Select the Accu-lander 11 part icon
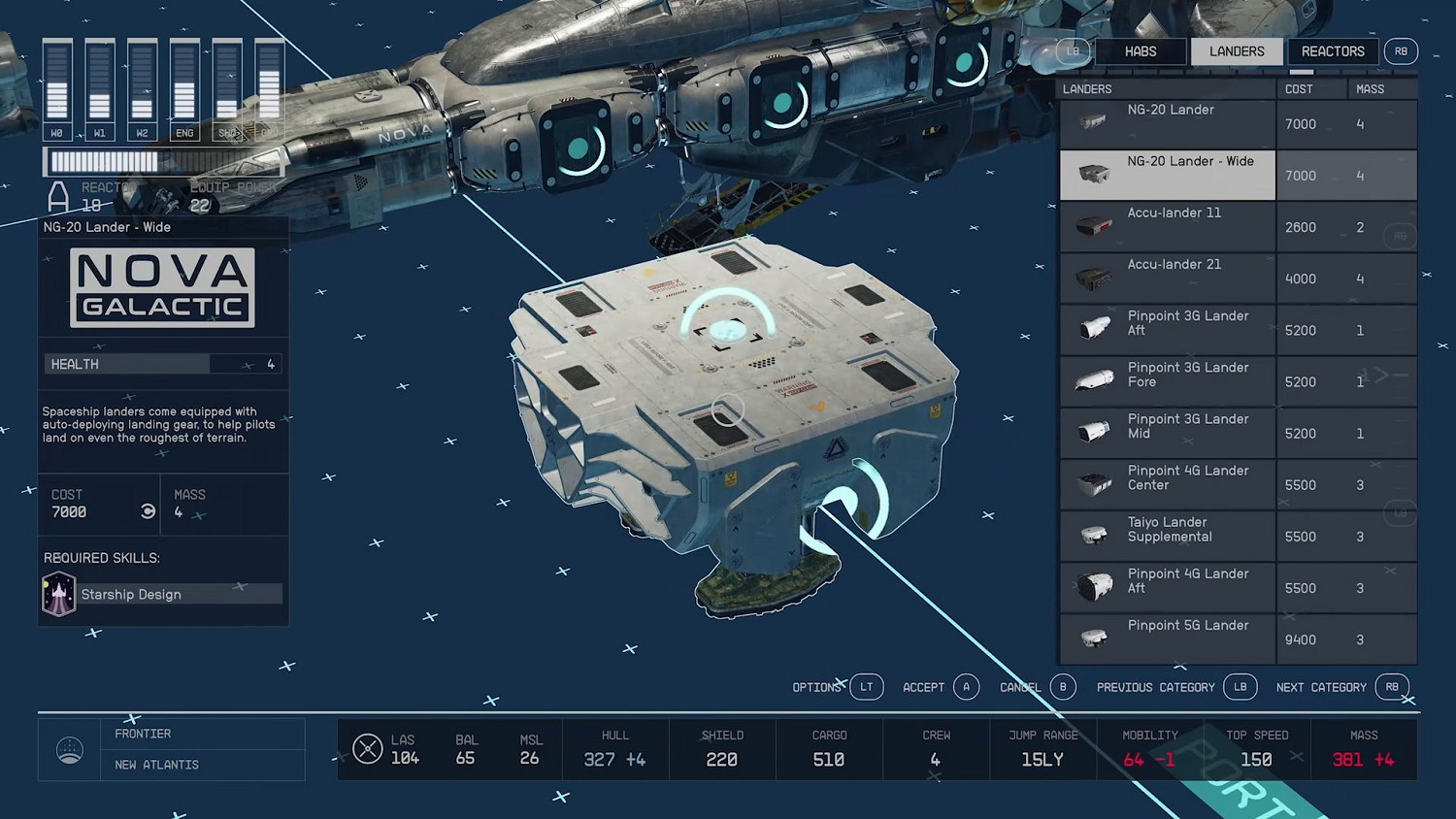Image resolution: width=1456 pixels, height=819 pixels. point(1093,225)
